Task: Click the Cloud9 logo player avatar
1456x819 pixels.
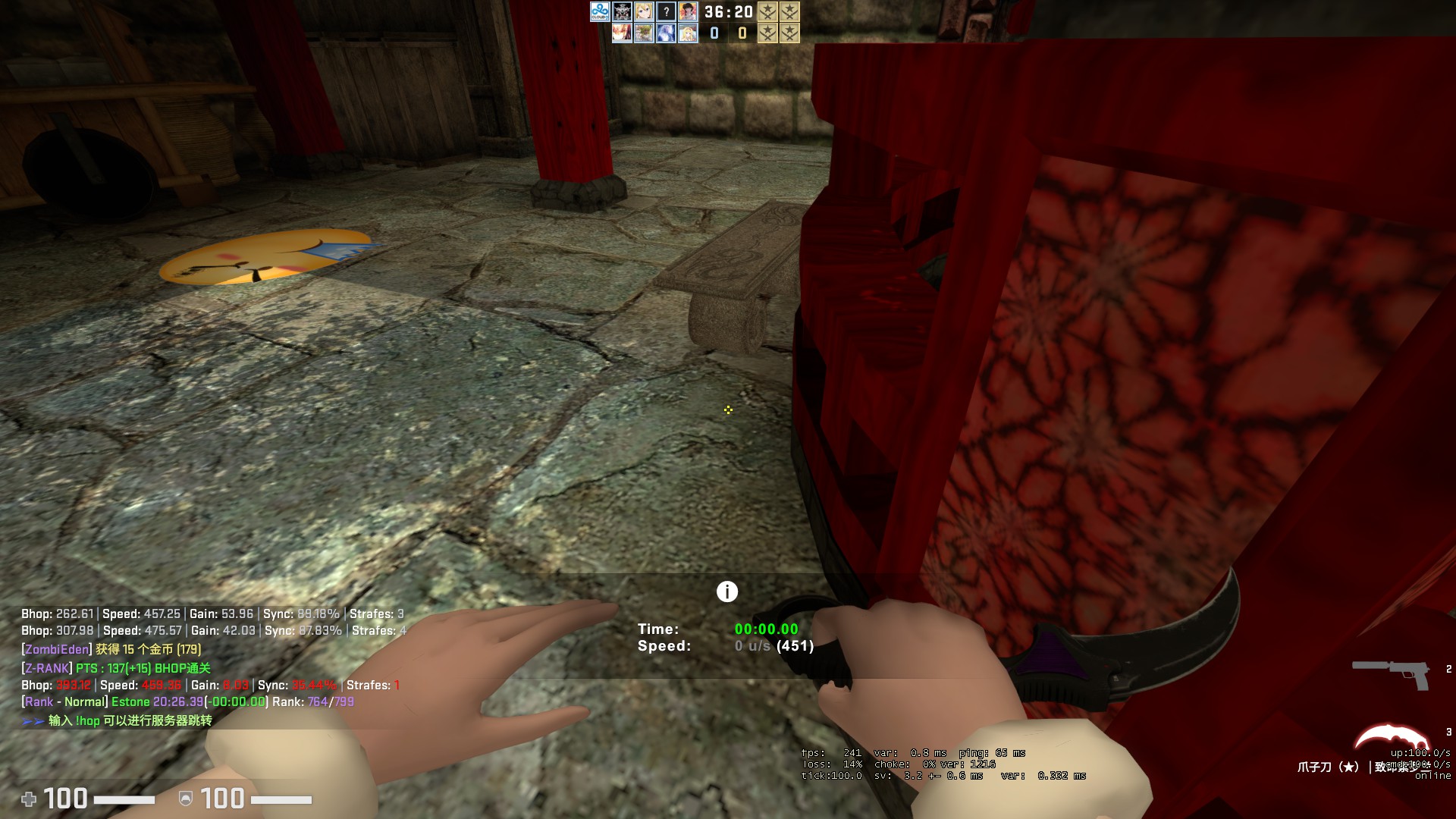Action: coord(600,11)
